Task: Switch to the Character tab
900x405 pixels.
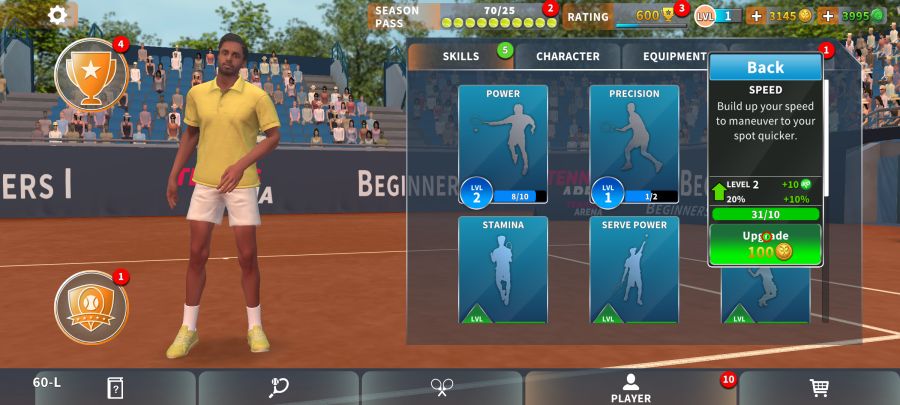Action: (567, 57)
